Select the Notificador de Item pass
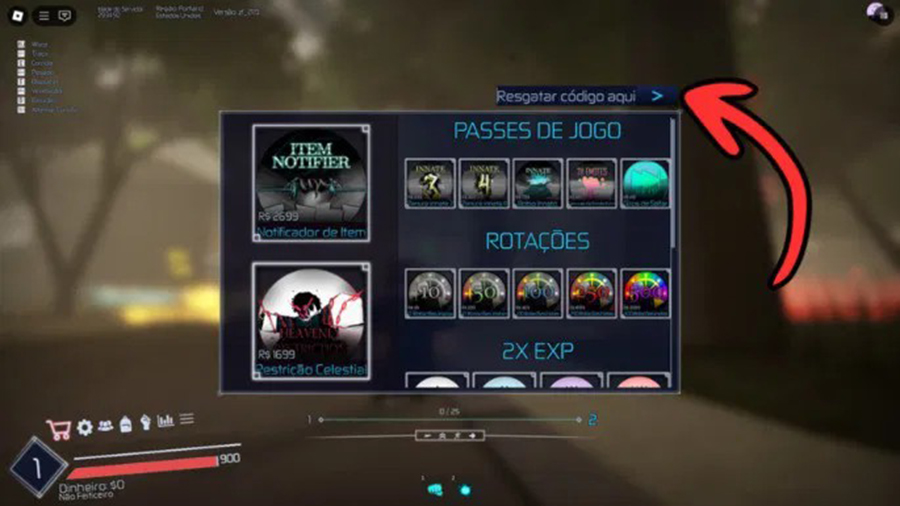The image size is (900, 506). coord(311,183)
